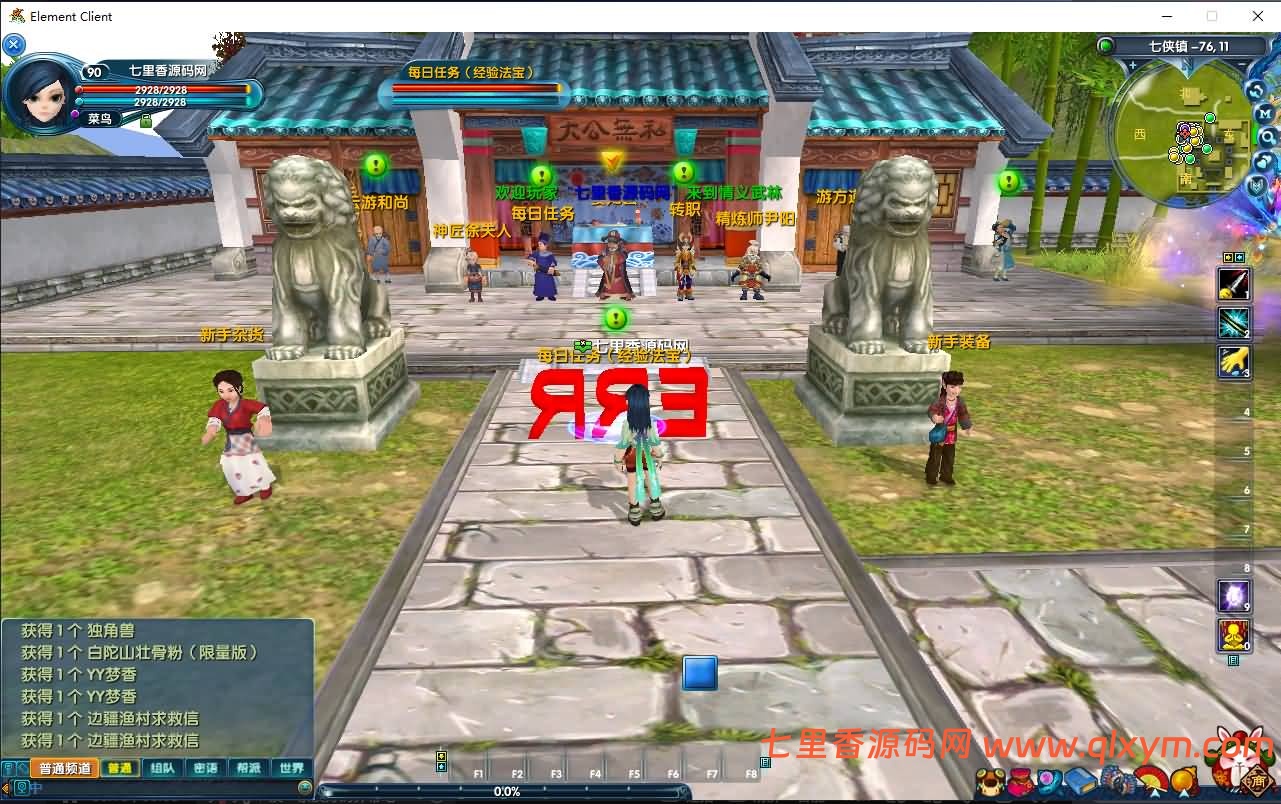The width and height of the screenshot is (1281, 804).
Task: Toggle the microphone icon beside chat input
Action: 23,787
